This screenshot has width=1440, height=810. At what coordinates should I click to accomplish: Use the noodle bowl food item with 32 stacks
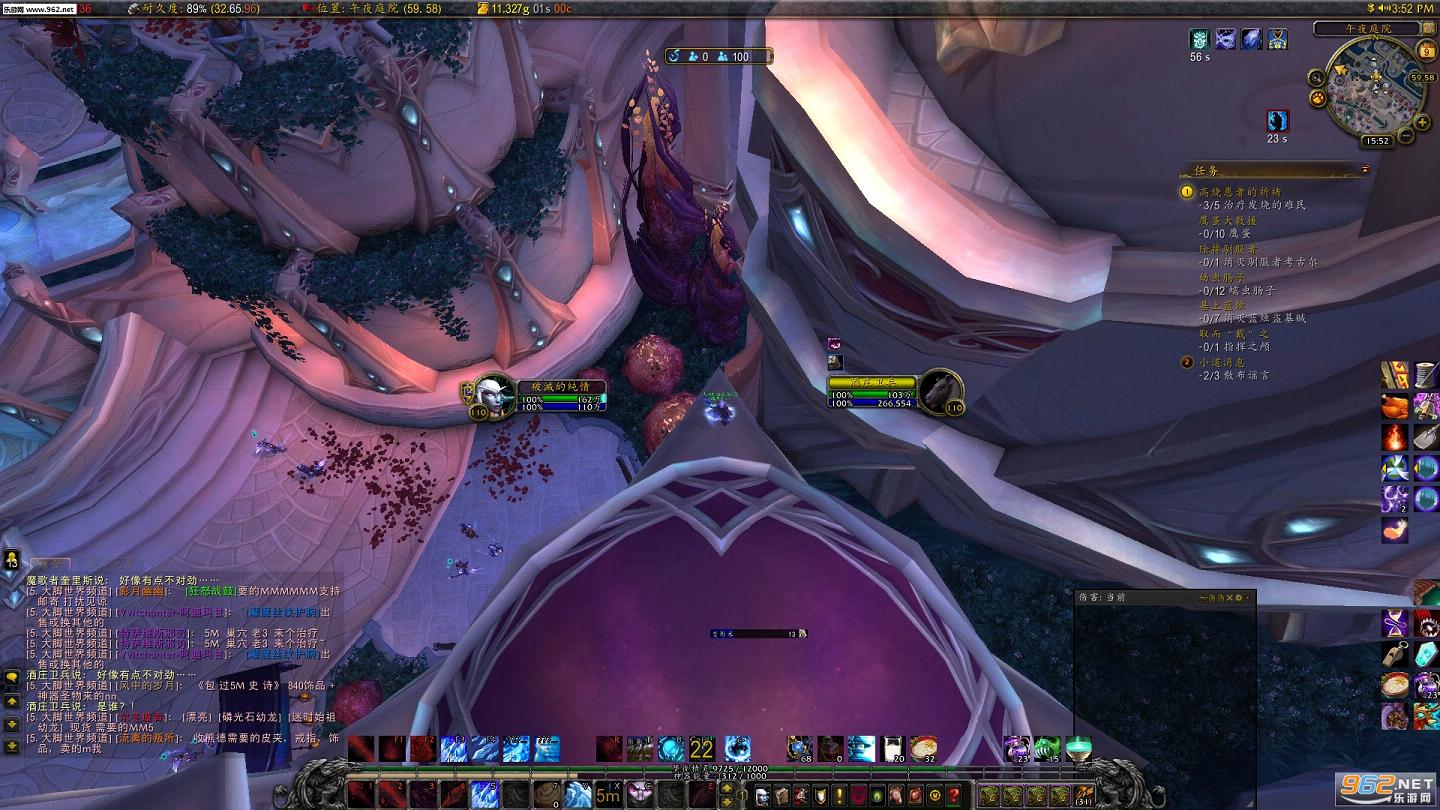tap(923, 748)
